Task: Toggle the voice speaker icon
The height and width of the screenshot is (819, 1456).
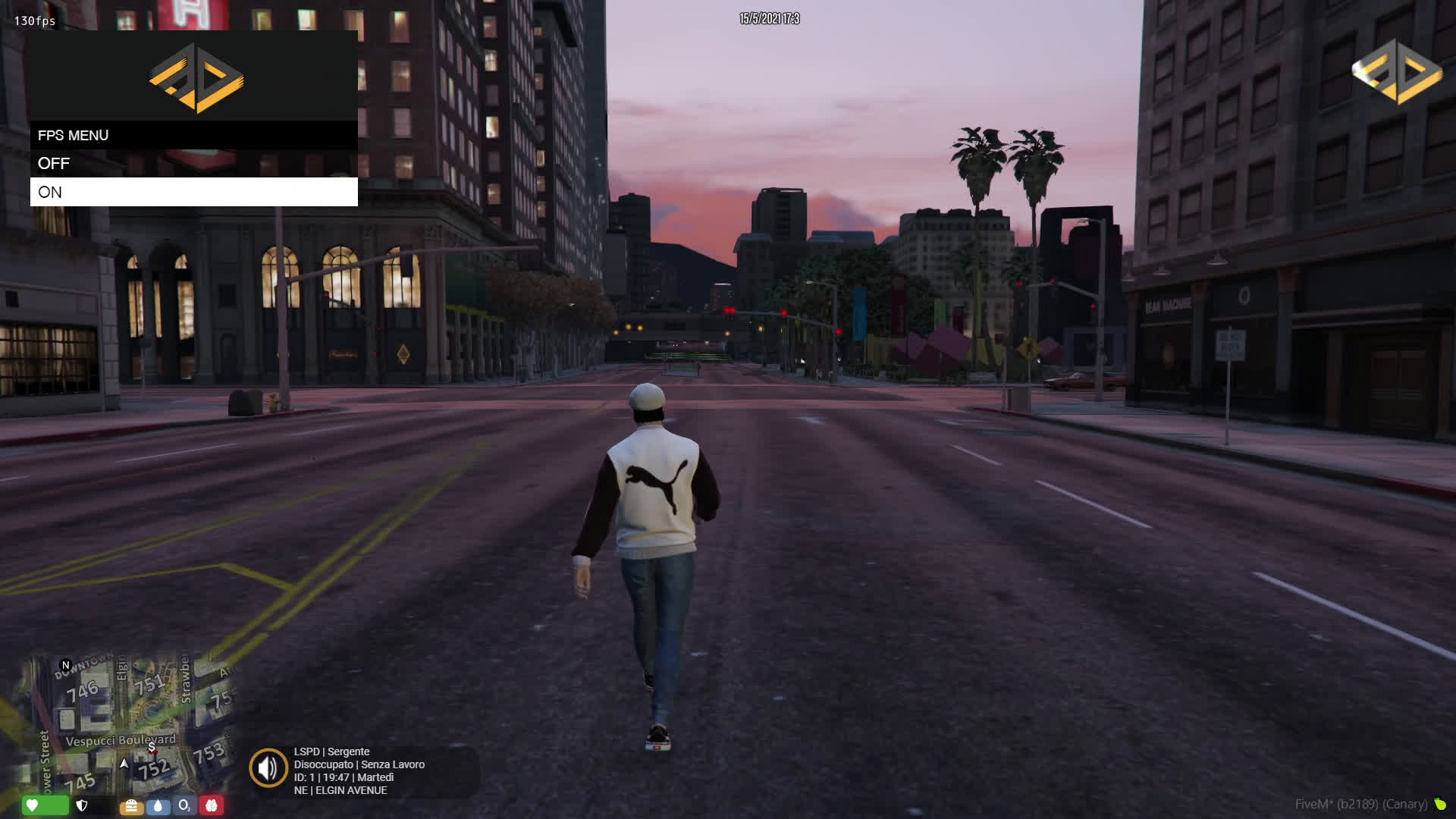Action: pos(268,768)
